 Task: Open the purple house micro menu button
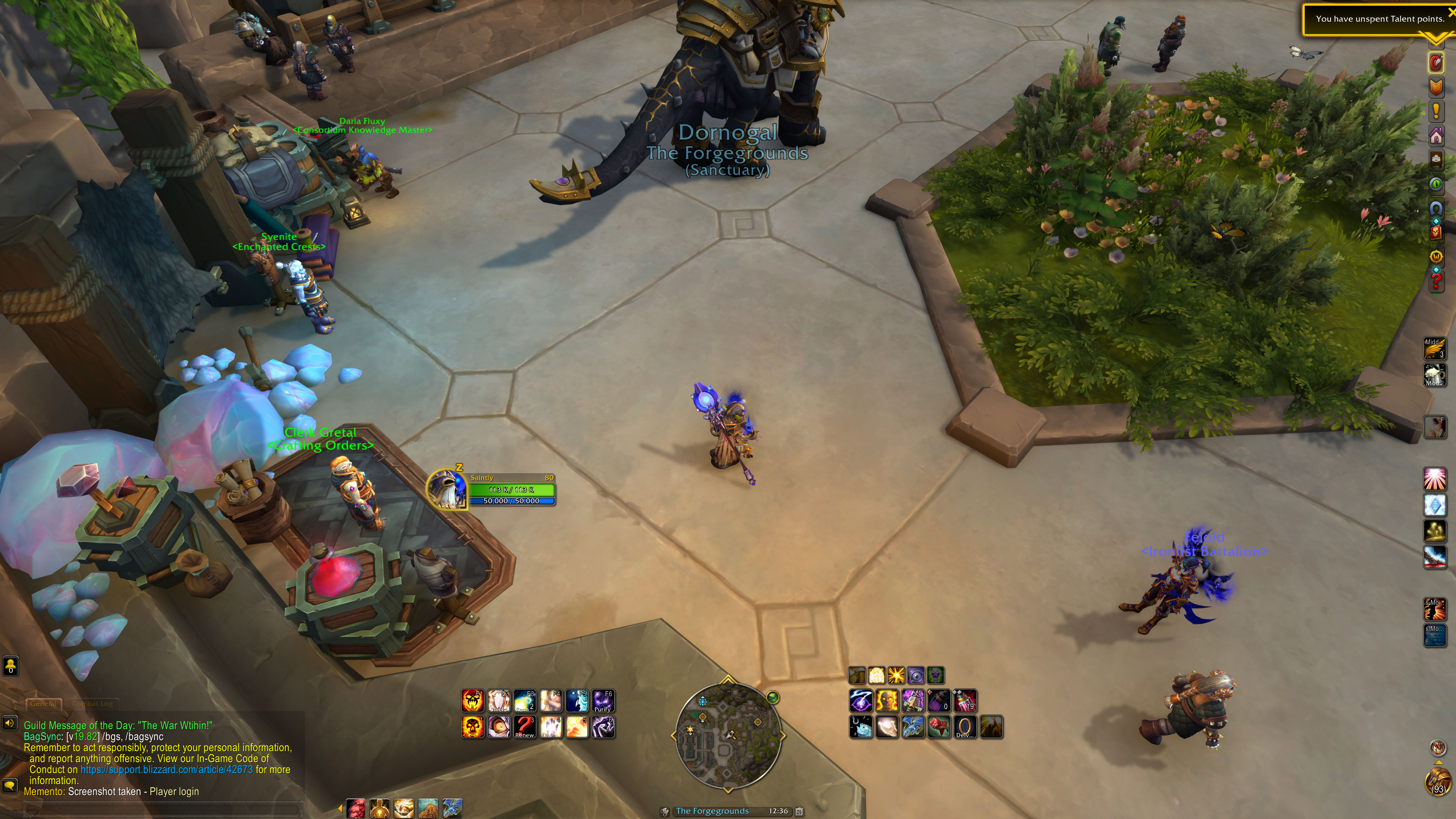pos(1436,136)
